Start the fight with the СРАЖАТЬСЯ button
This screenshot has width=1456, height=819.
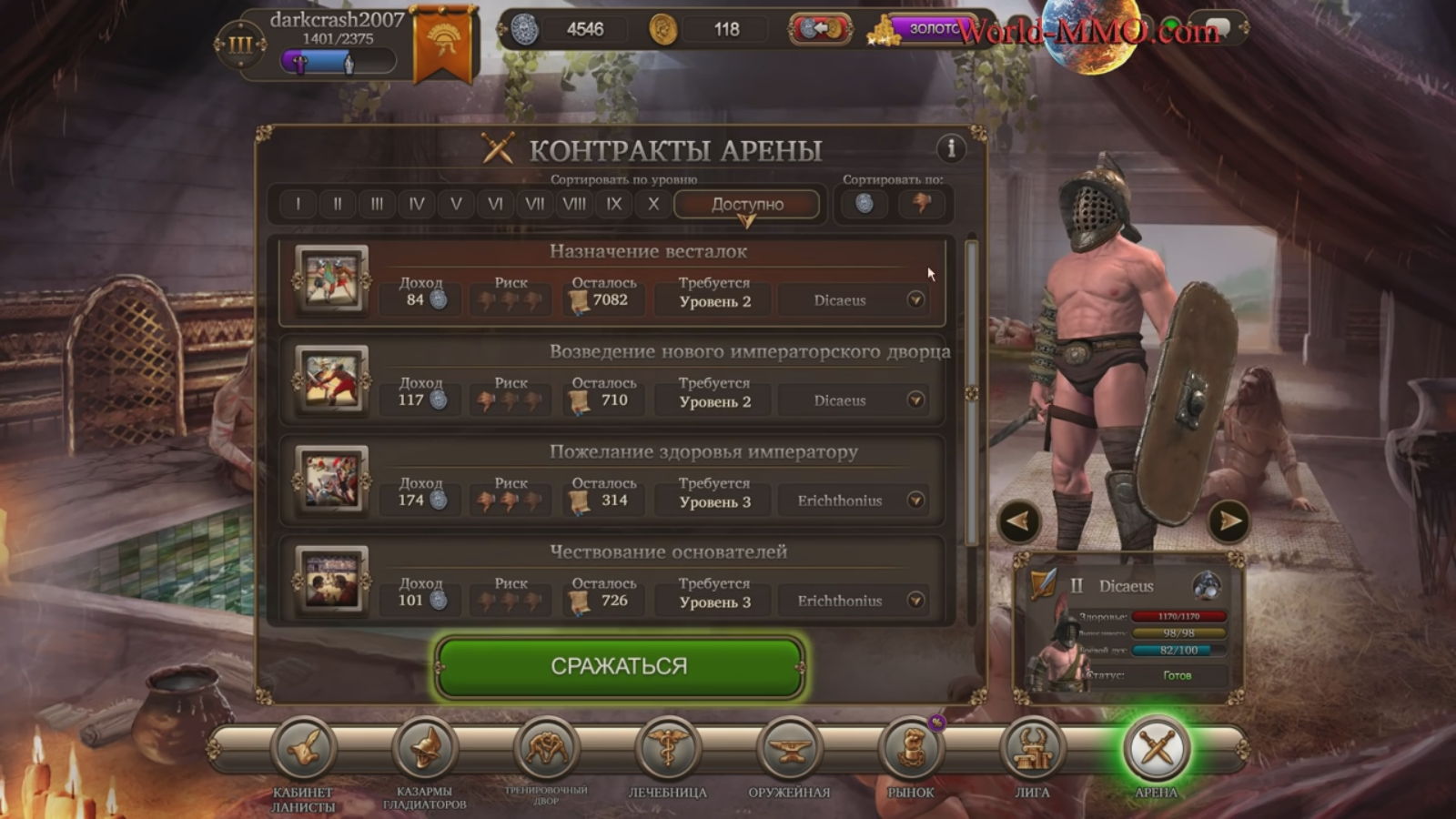(x=619, y=666)
